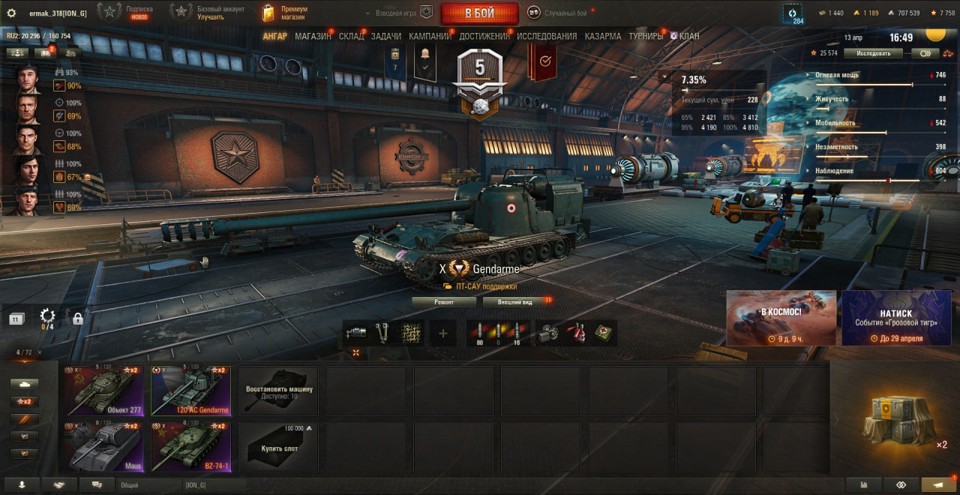Viewport: 960px width, 495px height.
Task: Click the Ремонт button
Action: point(444,300)
